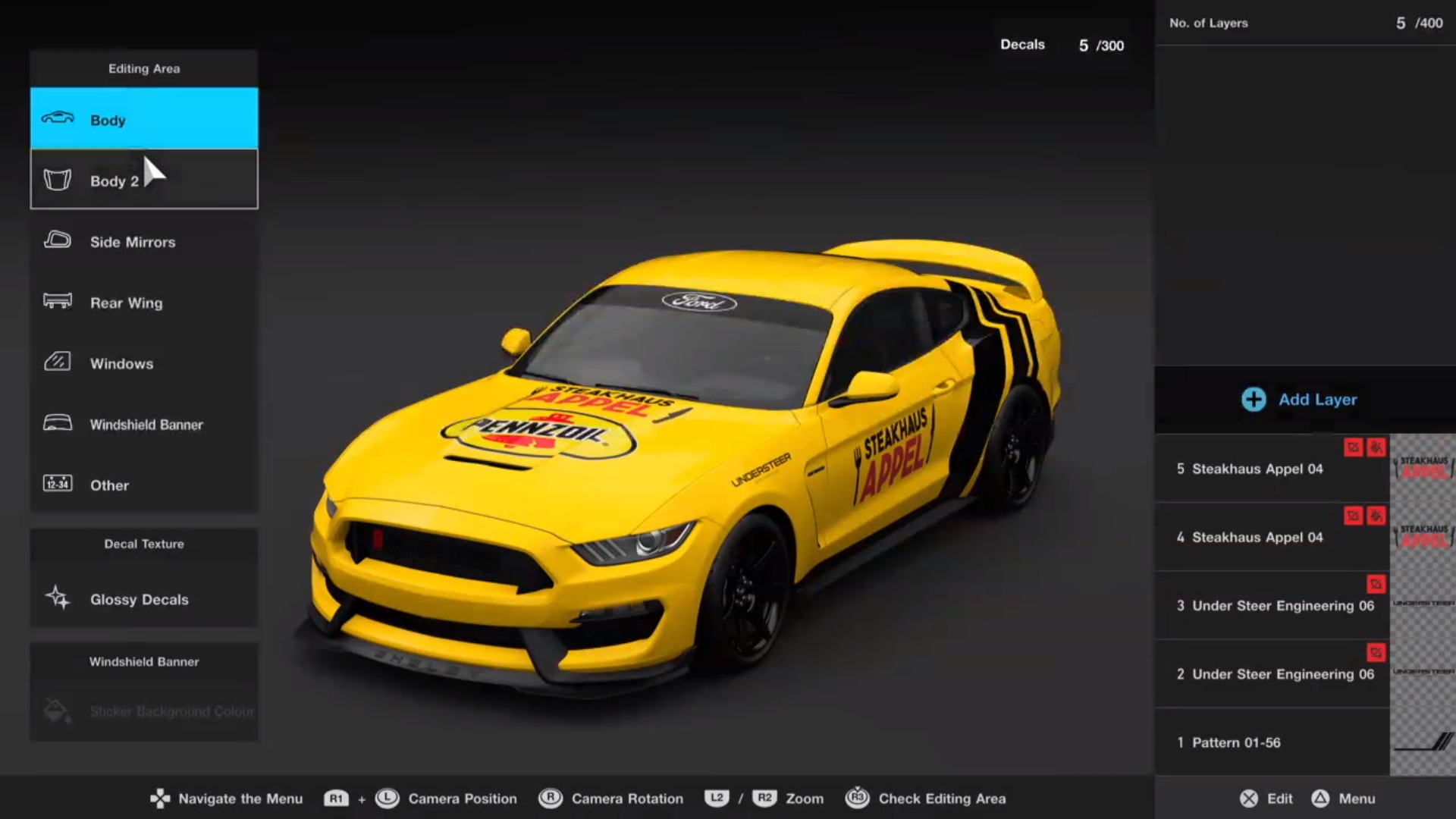Viewport: 1456px width, 819px height.
Task: Select the Glossy Decals sparkle icon
Action: coord(57,599)
